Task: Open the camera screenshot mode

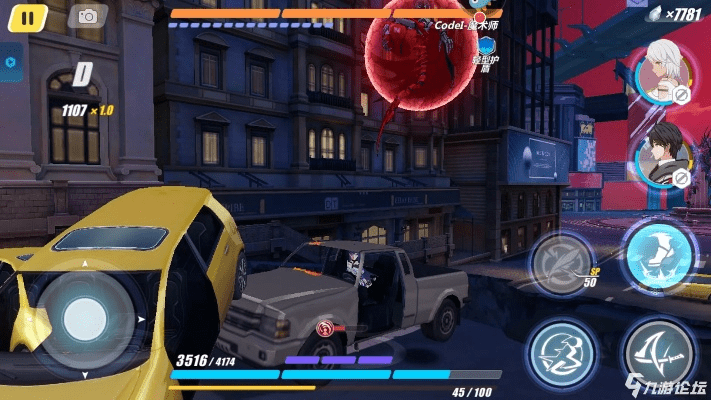Action: click(x=88, y=16)
